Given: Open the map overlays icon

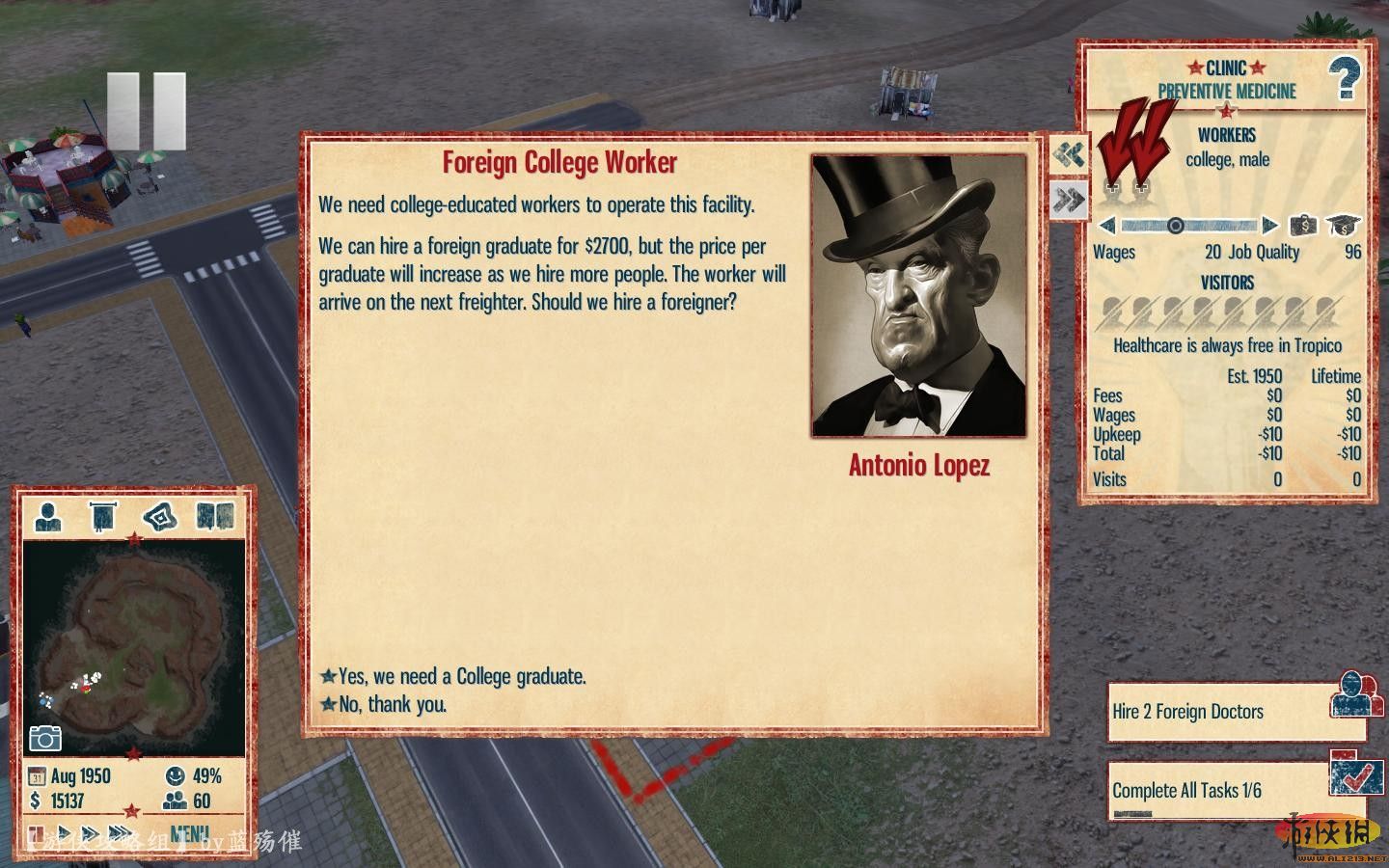Looking at the screenshot, I should [160, 517].
